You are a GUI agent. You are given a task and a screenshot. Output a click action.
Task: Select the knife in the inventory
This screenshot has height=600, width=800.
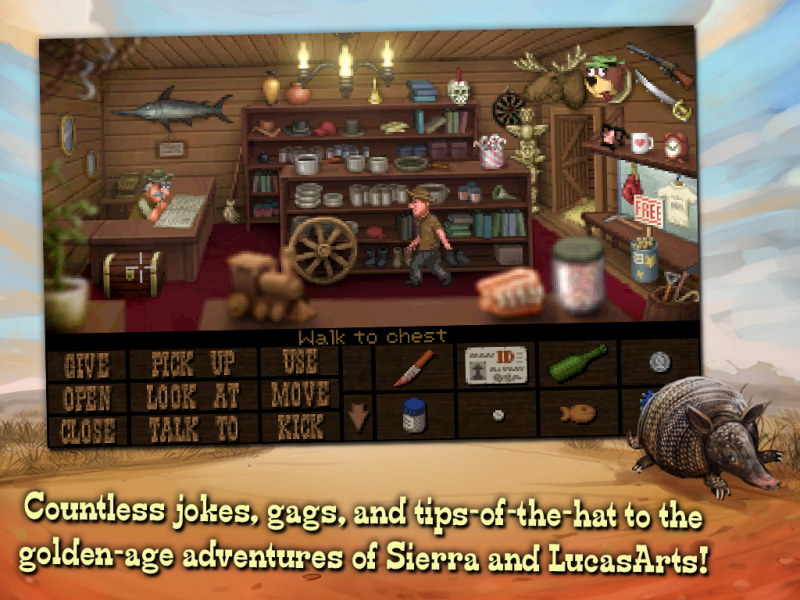pos(414,366)
